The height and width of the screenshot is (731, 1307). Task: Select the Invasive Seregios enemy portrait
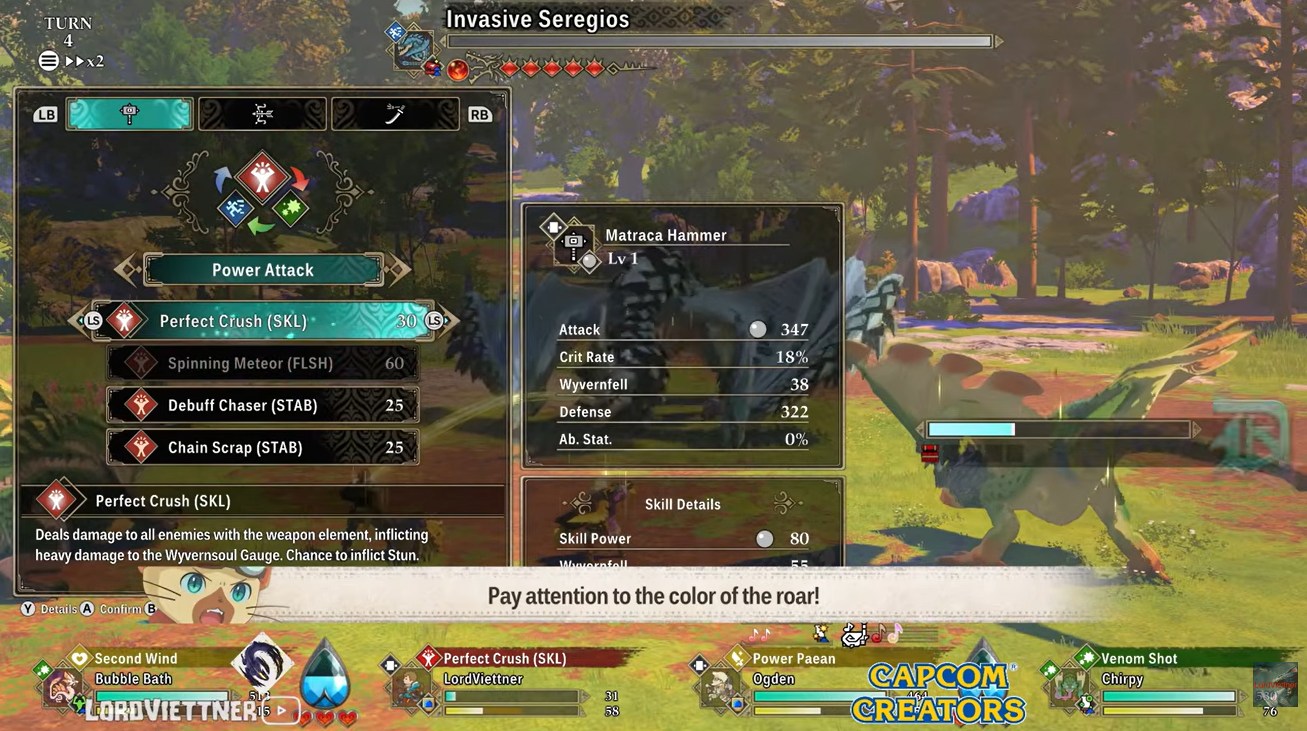[x=413, y=48]
